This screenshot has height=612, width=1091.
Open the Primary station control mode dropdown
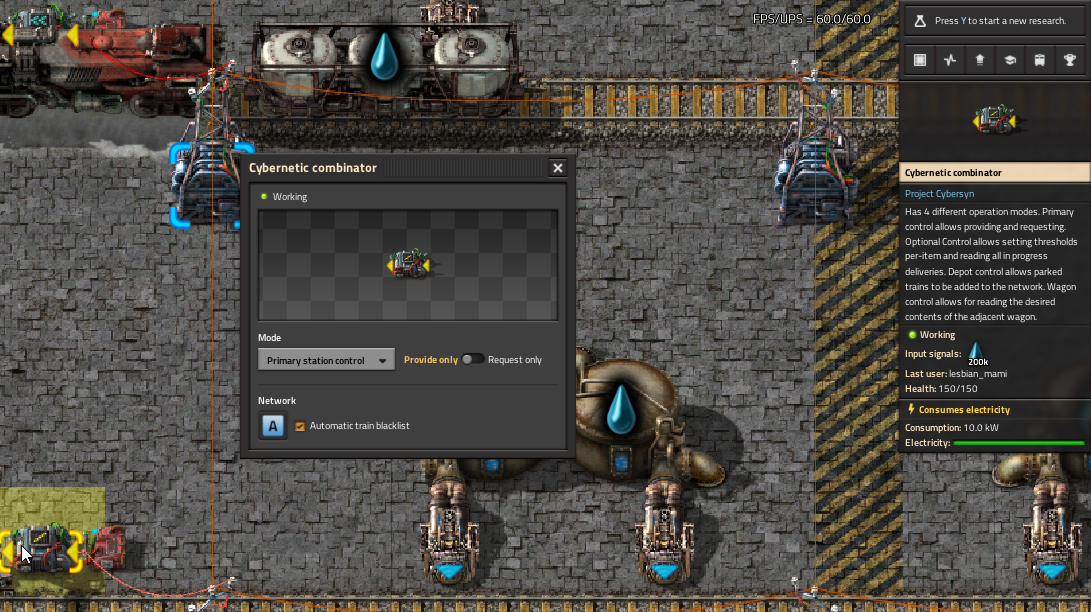click(x=326, y=360)
